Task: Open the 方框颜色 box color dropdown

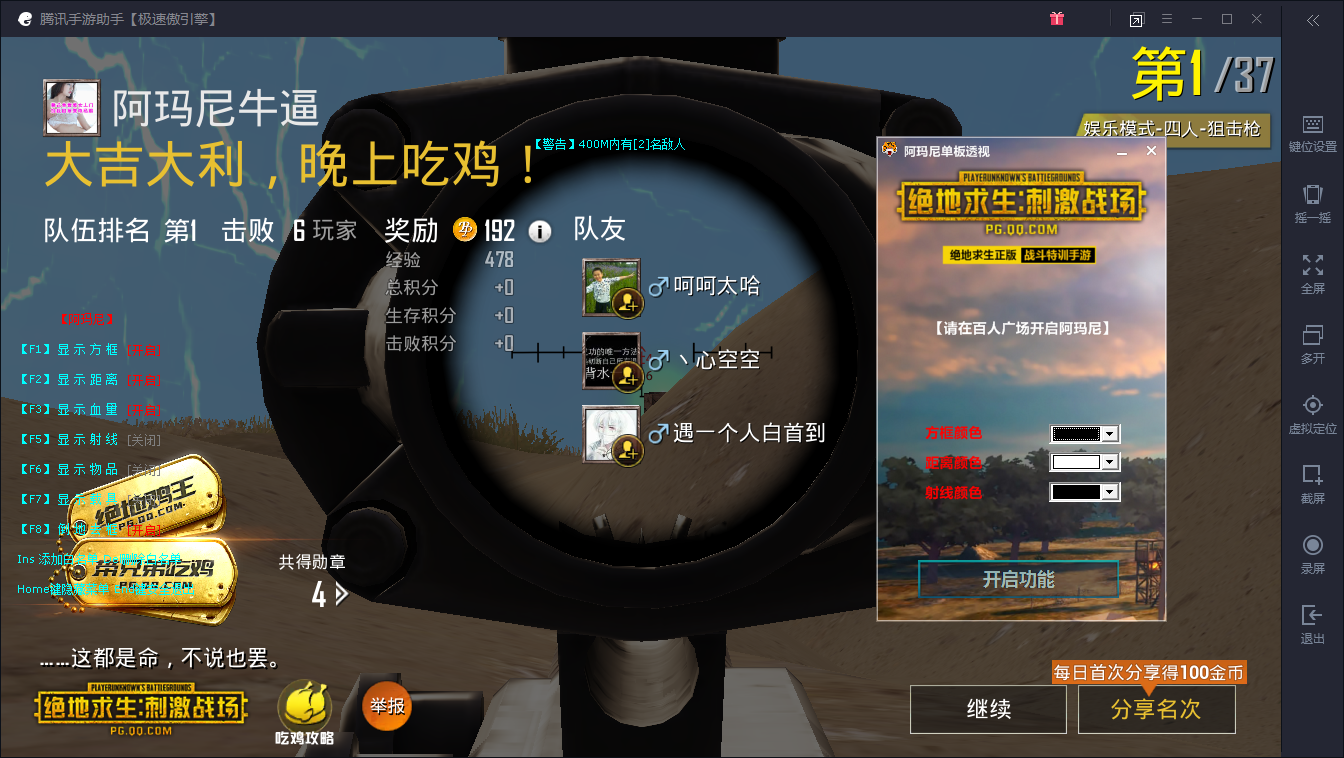Action: pos(1110,433)
